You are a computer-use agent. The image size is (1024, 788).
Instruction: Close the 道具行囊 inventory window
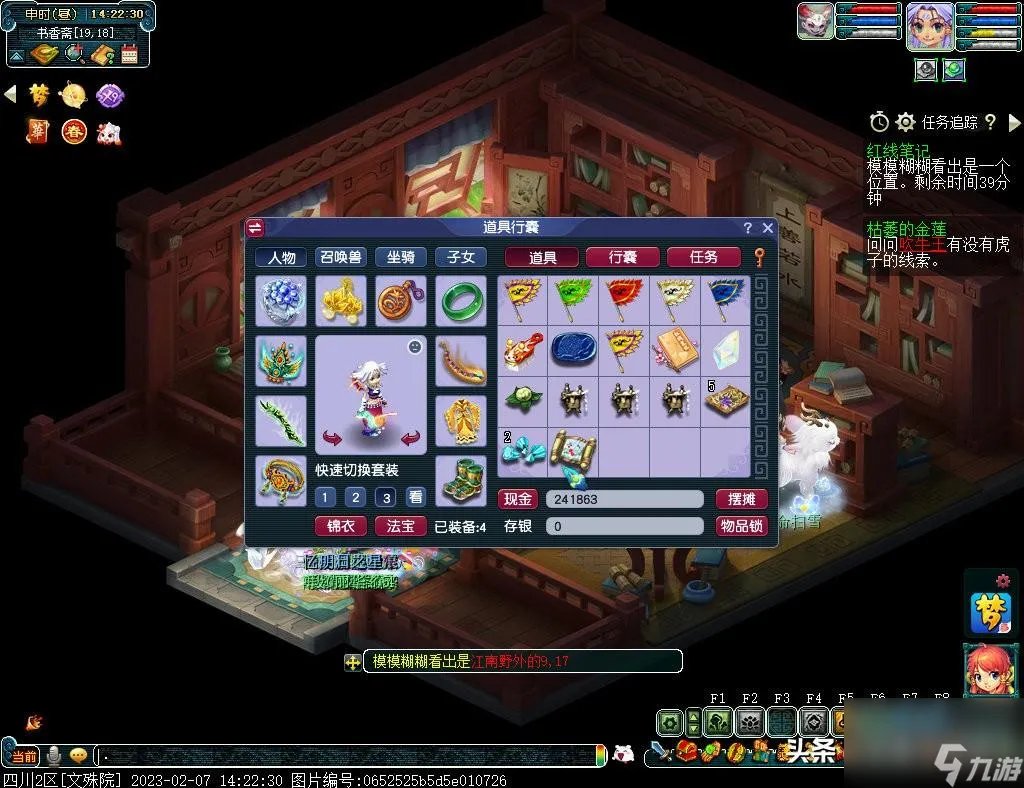tap(768, 228)
